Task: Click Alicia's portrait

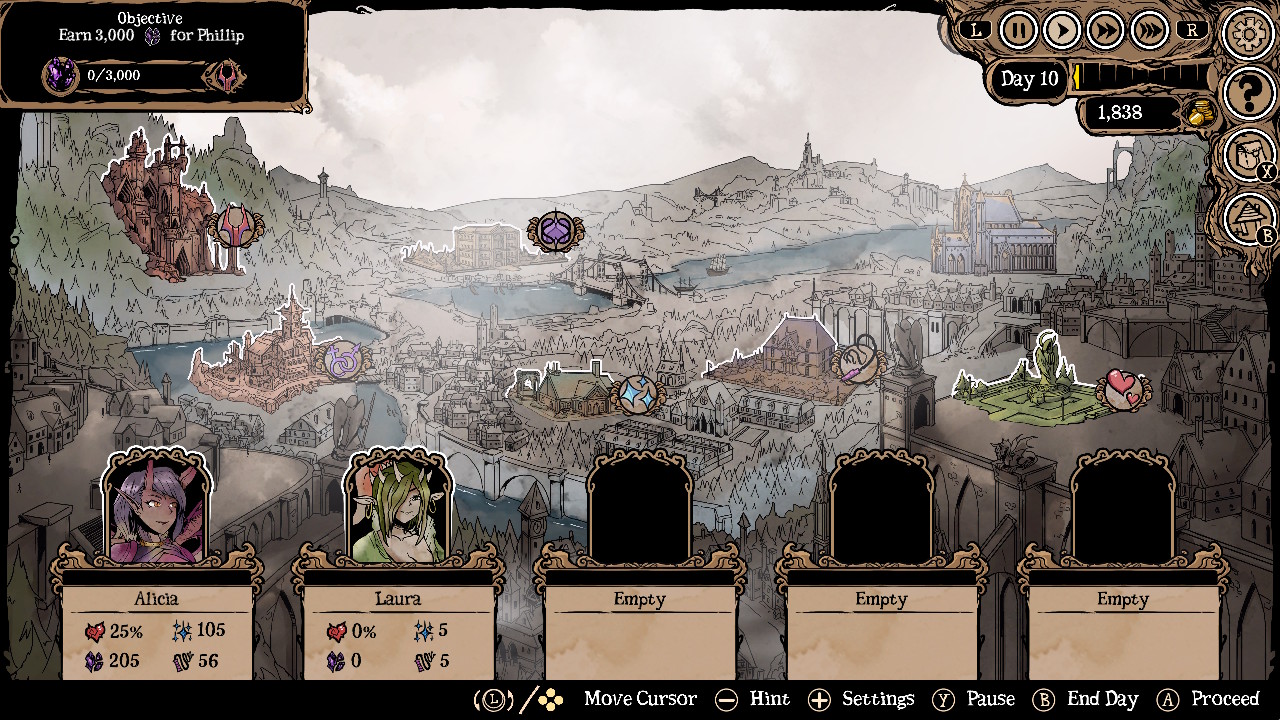Action: pyautogui.click(x=157, y=510)
